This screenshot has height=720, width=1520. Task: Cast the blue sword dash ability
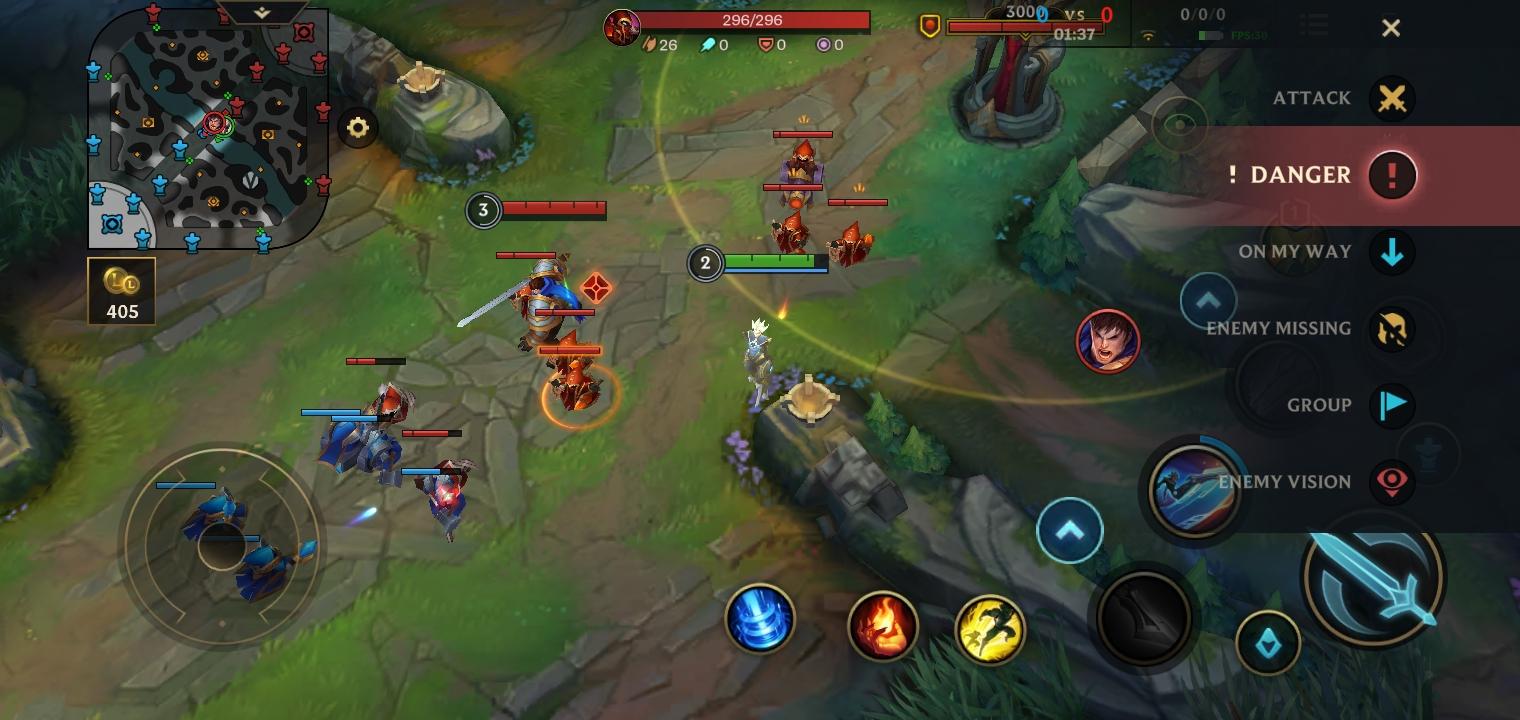tap(1193, 490)
